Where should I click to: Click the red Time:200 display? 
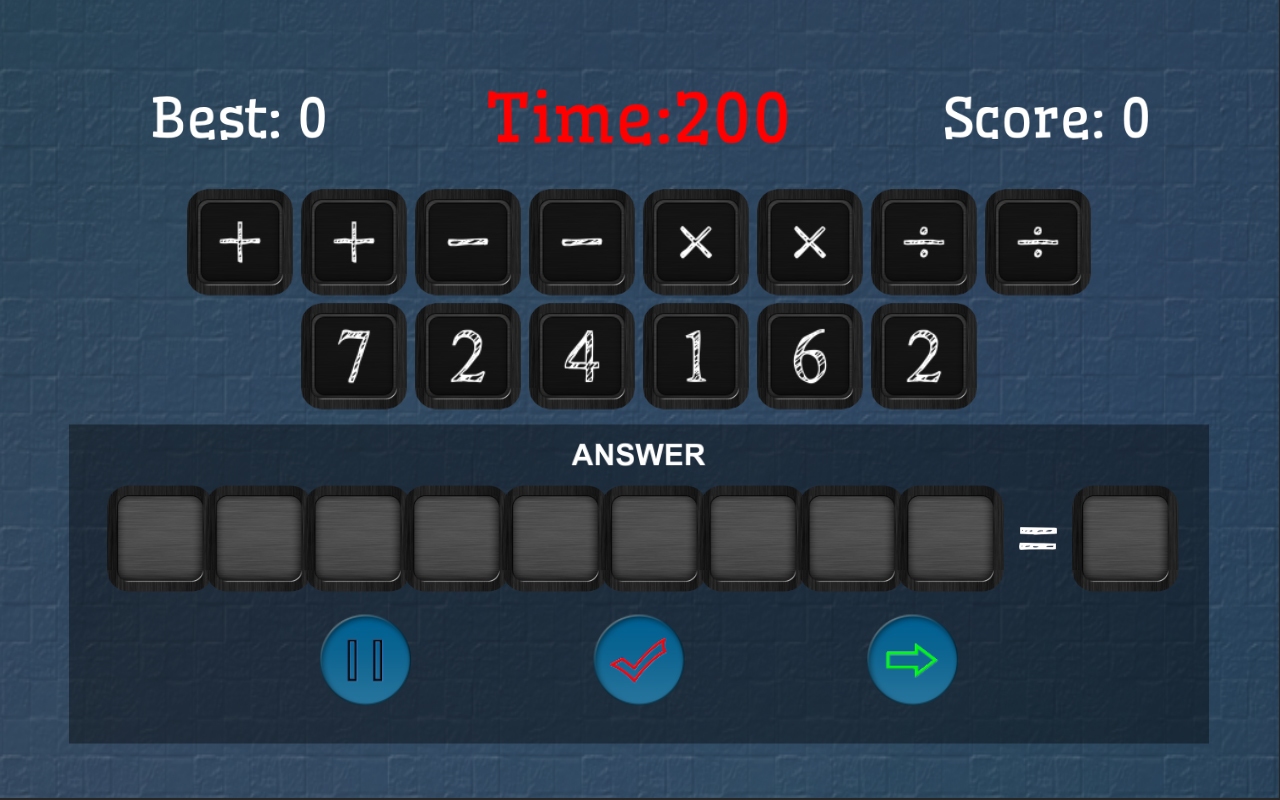[x=637, y=116]
